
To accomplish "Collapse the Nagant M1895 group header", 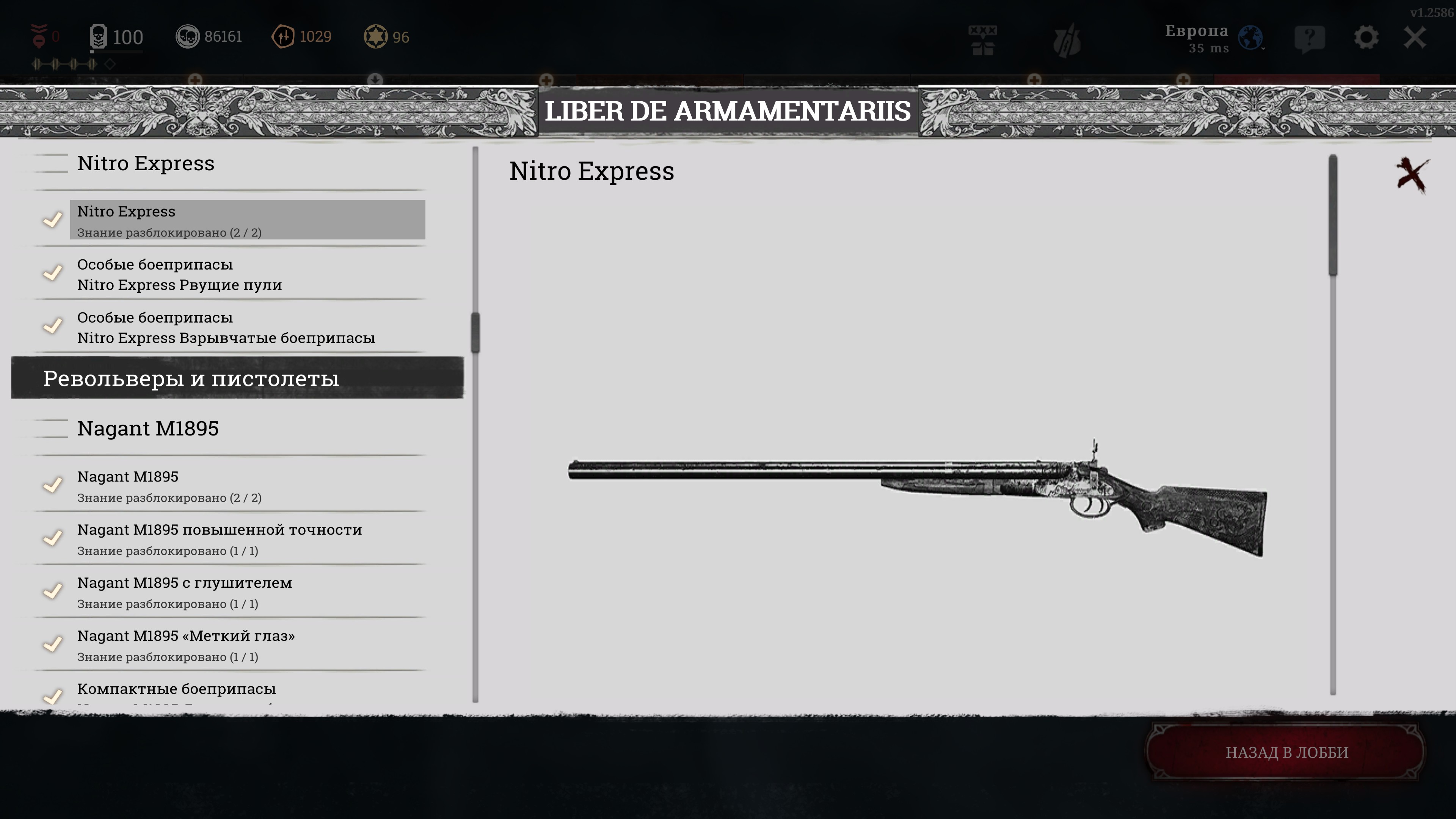I will click(148, 428).
